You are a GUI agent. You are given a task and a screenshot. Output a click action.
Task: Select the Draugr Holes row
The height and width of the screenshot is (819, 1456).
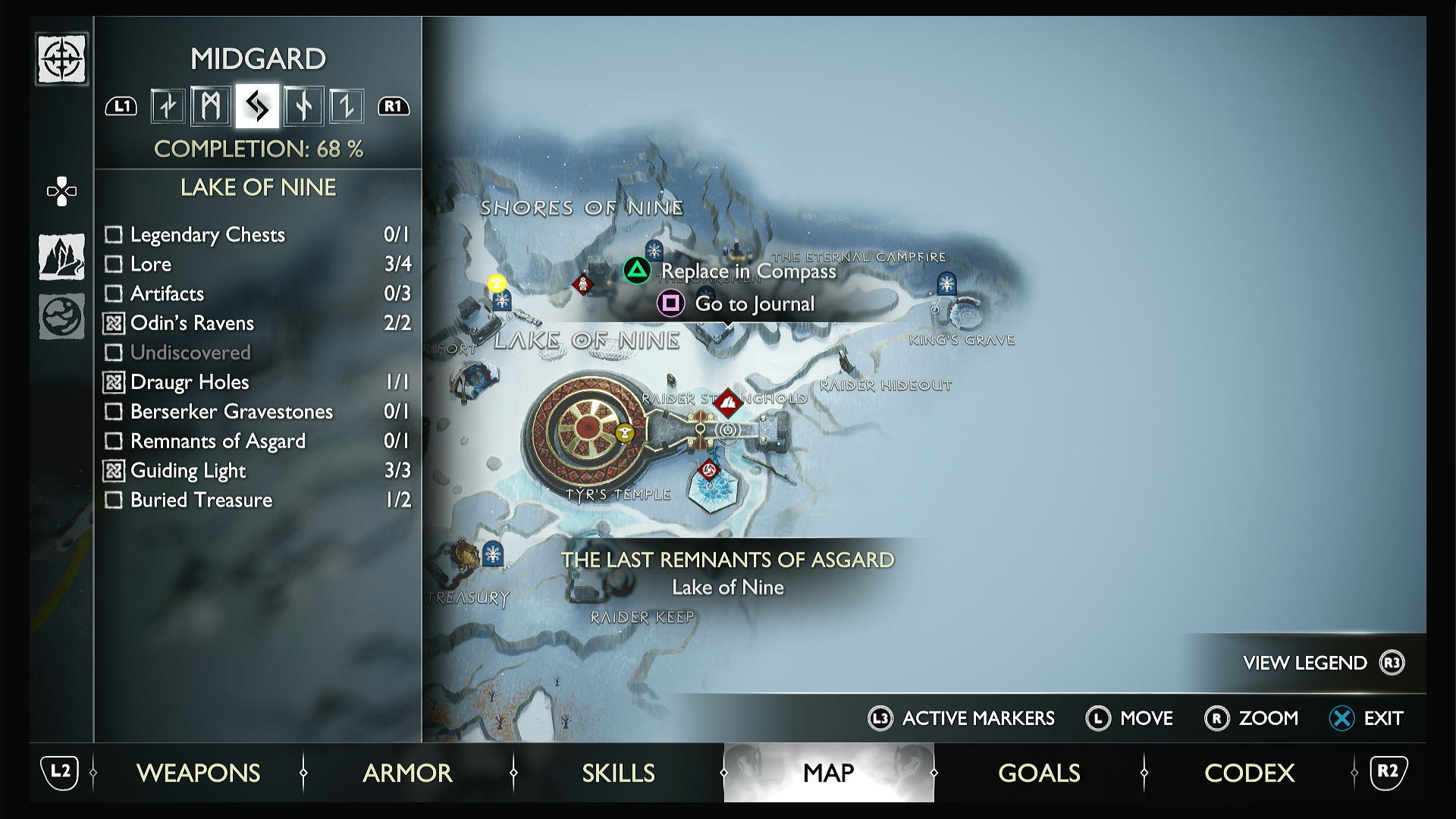[190, 382]
